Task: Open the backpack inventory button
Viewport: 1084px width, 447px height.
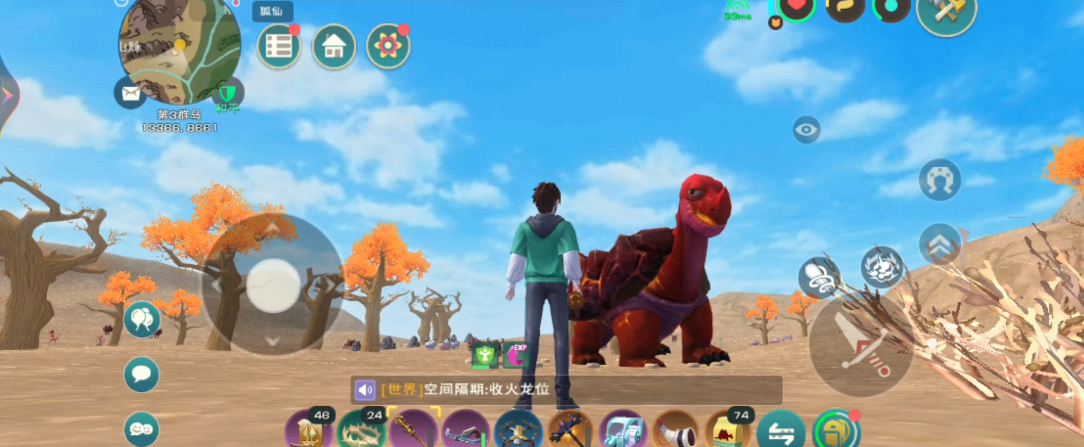Action: [835, 431]
